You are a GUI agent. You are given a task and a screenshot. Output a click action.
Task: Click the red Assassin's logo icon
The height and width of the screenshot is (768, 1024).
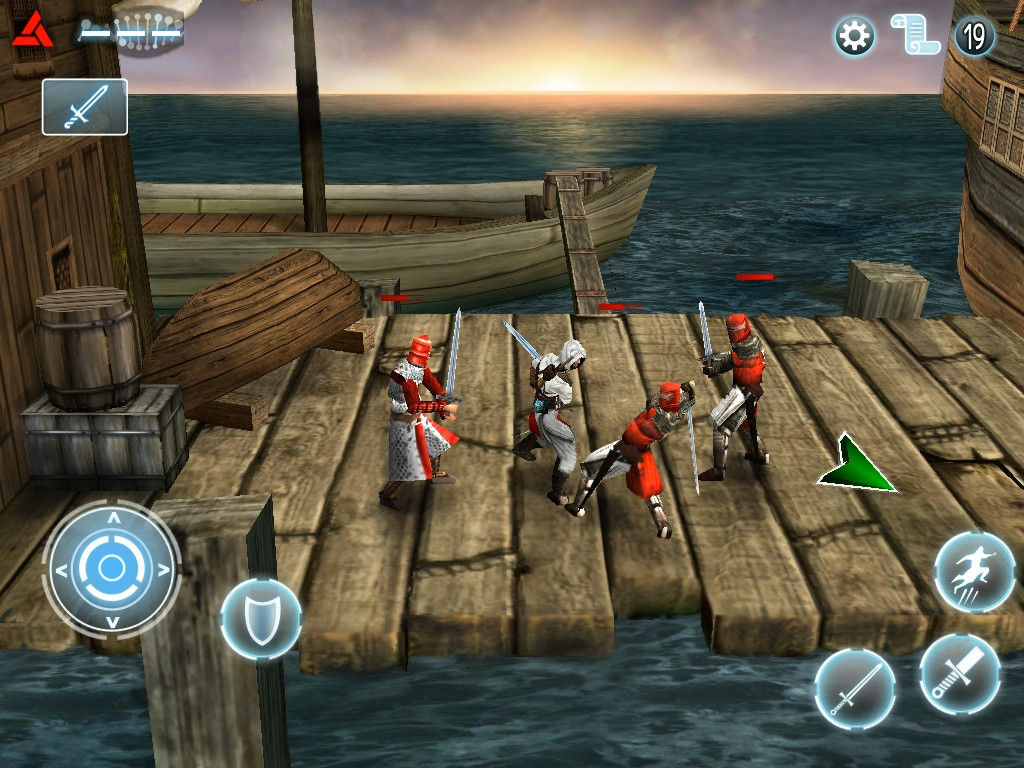tap(33, 30)
